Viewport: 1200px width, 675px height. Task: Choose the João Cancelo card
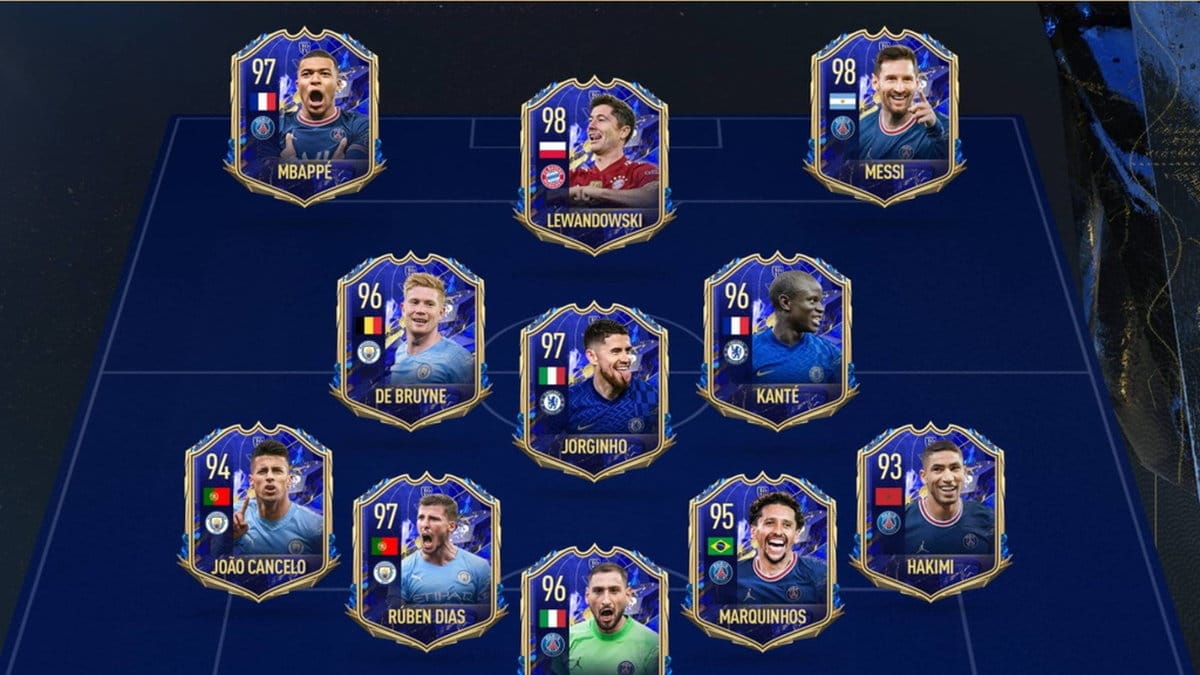(258, 510)
